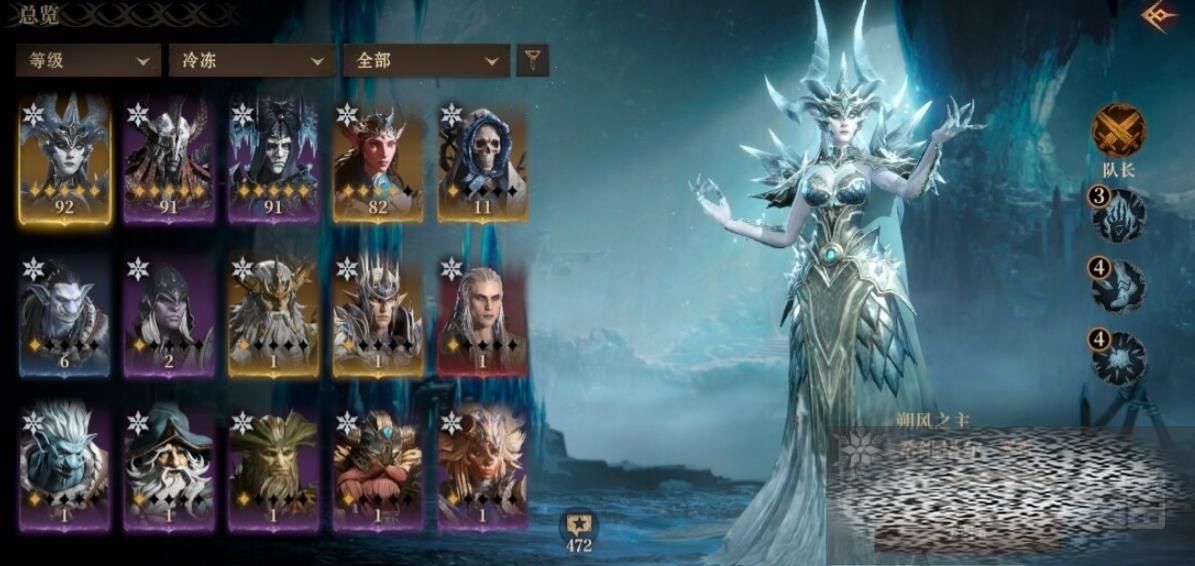Open the 冷冻 element filter dropdown
Viewport: 1195px width, 566px height.
(x=251, y=60)
